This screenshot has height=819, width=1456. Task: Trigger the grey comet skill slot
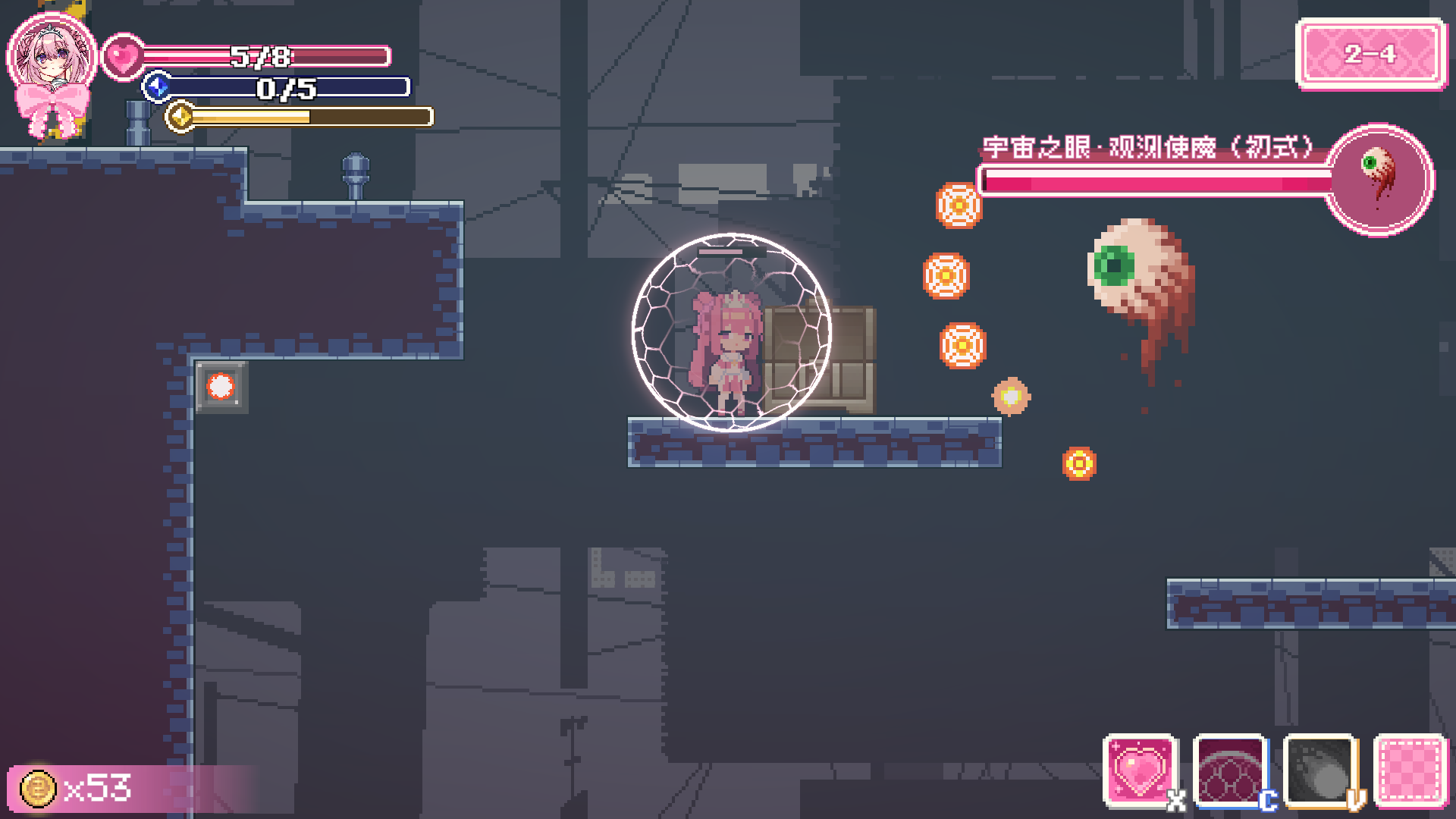pyautogui.click(x=1319, y=770)
